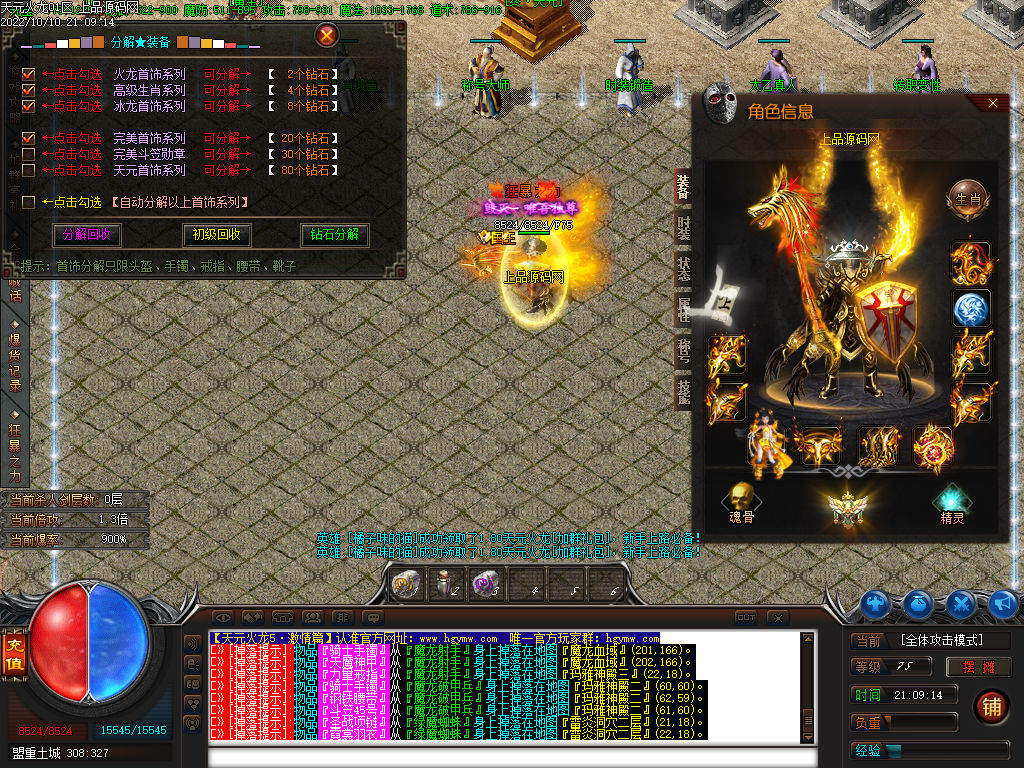This screenshot has width=1024, height=768.
Task: Enable the 天元首饰系列 checkbox
Action: 28,170
